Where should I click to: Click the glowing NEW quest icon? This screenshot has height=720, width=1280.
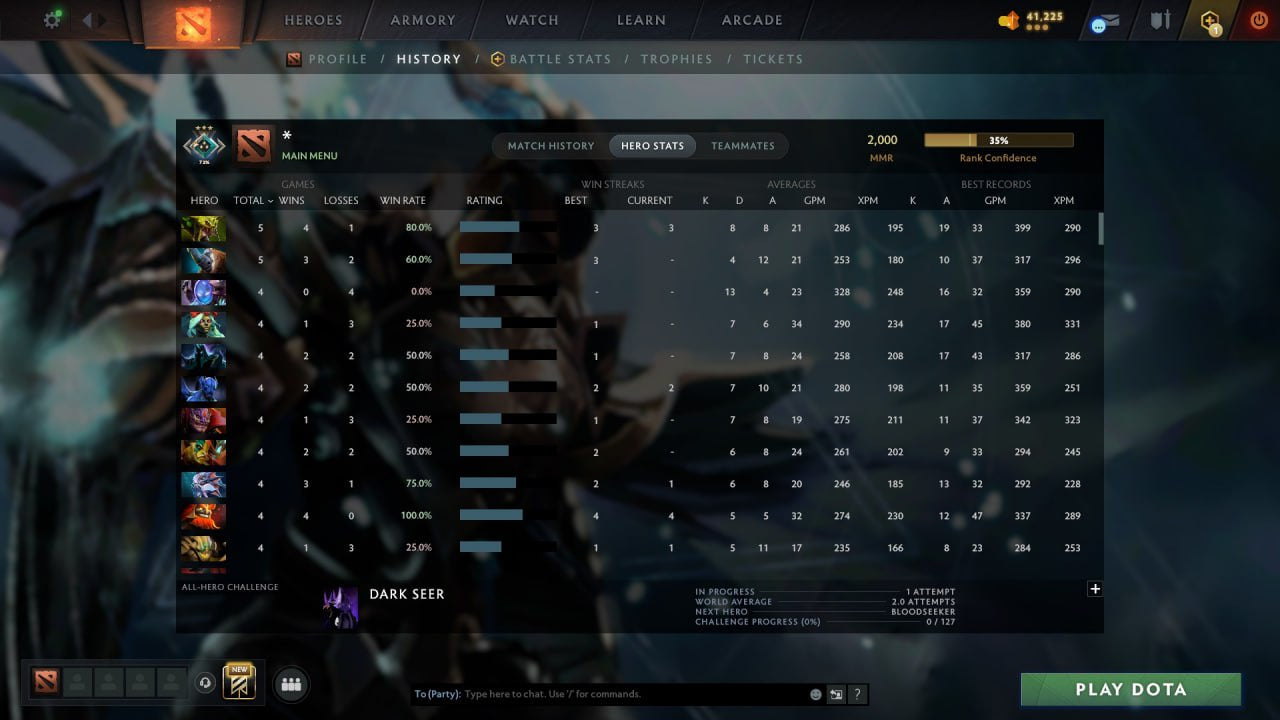237,681
